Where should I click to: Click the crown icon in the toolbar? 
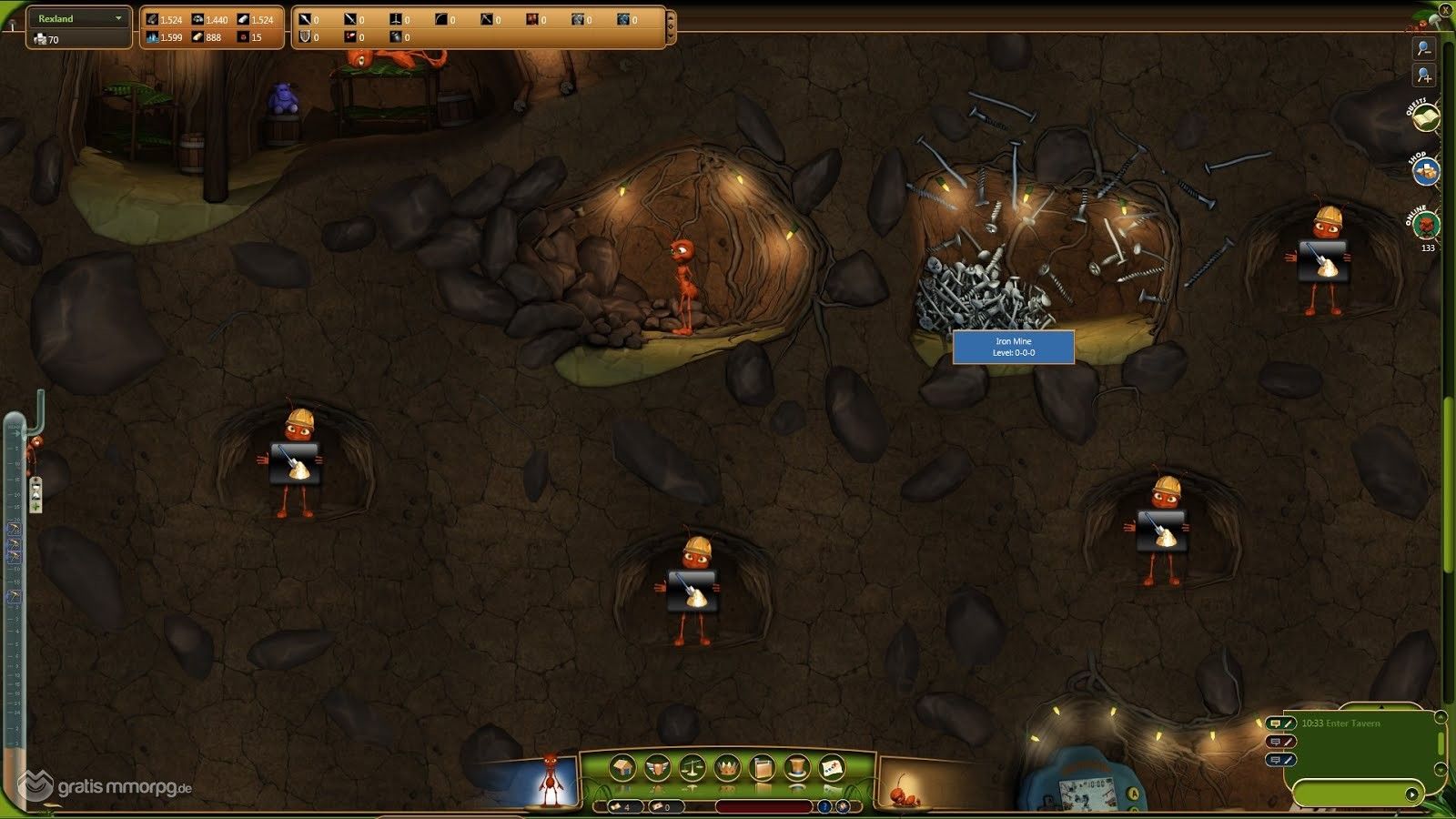pos(727,769)
